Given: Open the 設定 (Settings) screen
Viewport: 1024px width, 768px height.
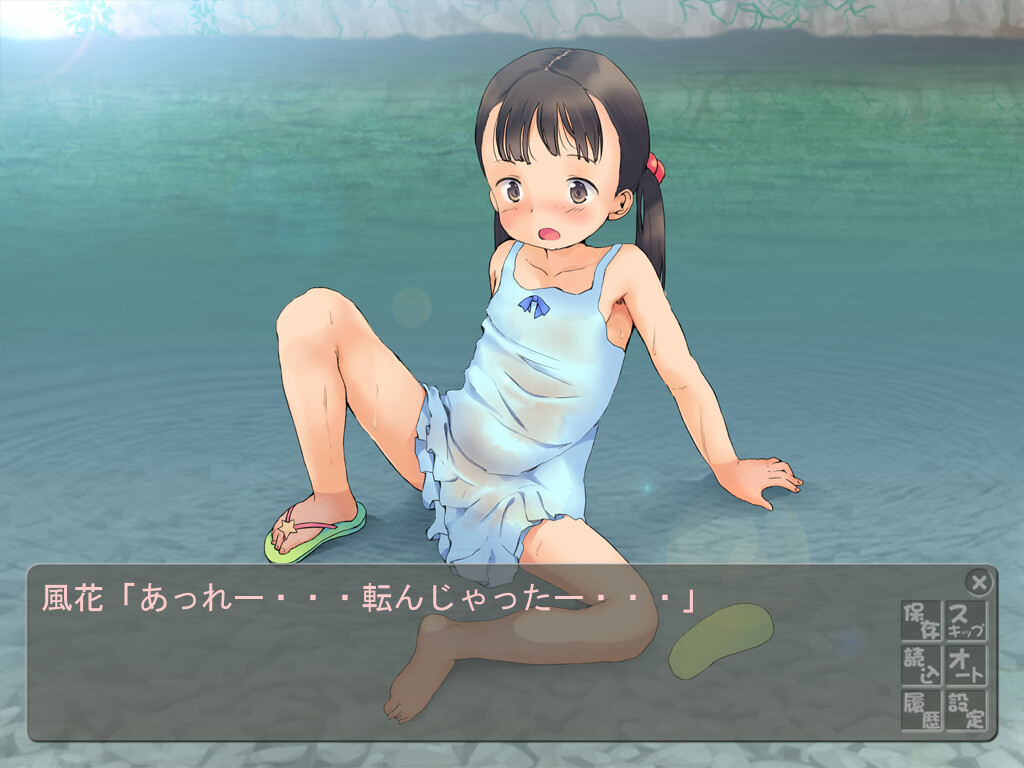Looking at the screenshot, I should click(x=966, y=709).
